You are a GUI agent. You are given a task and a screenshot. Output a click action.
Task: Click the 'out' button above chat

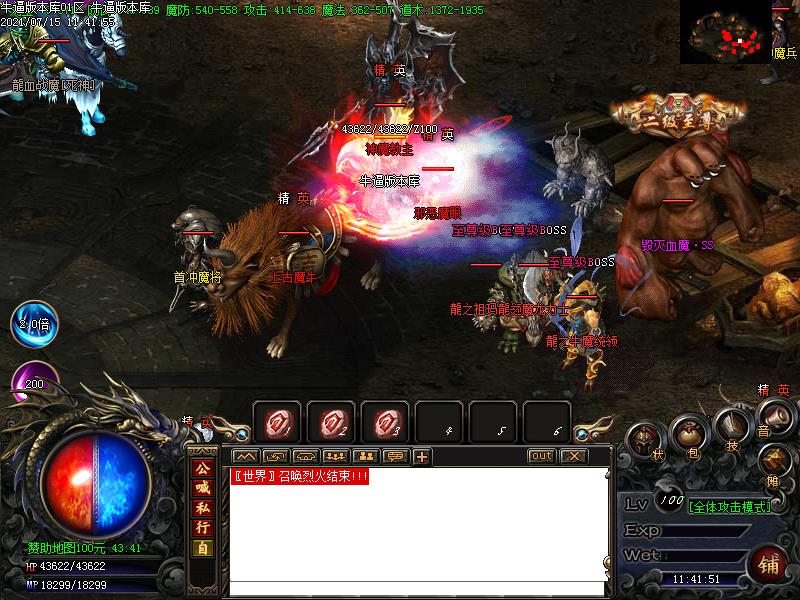[541, 456]
